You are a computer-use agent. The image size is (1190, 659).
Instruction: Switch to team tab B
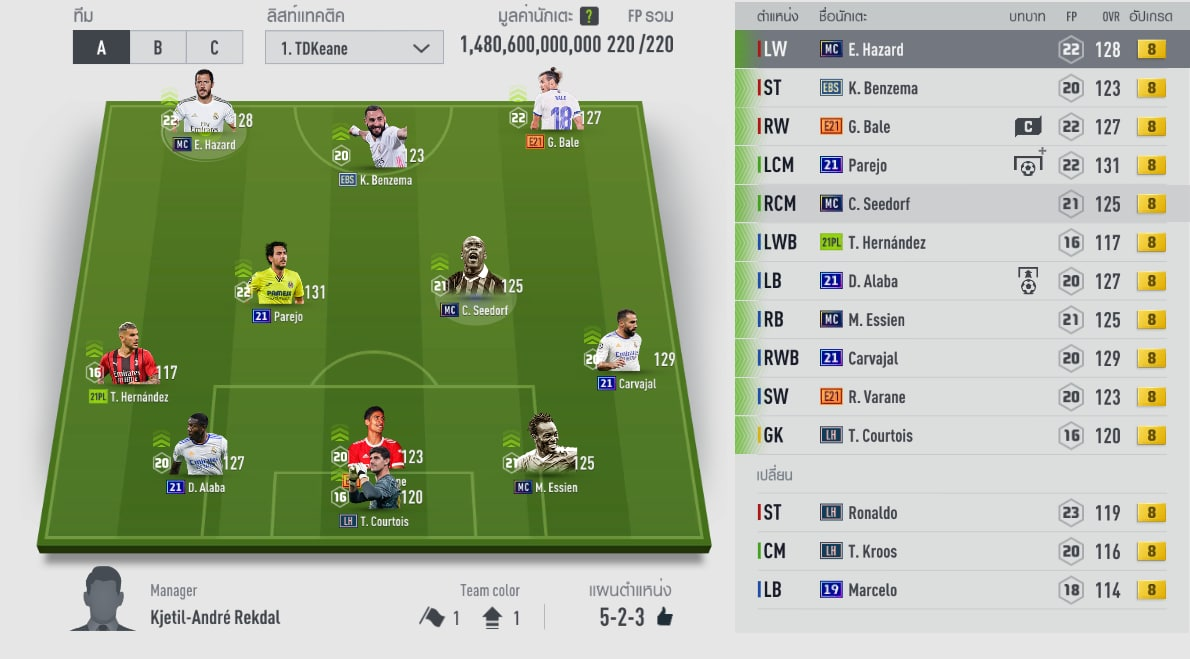coord(158,47)
